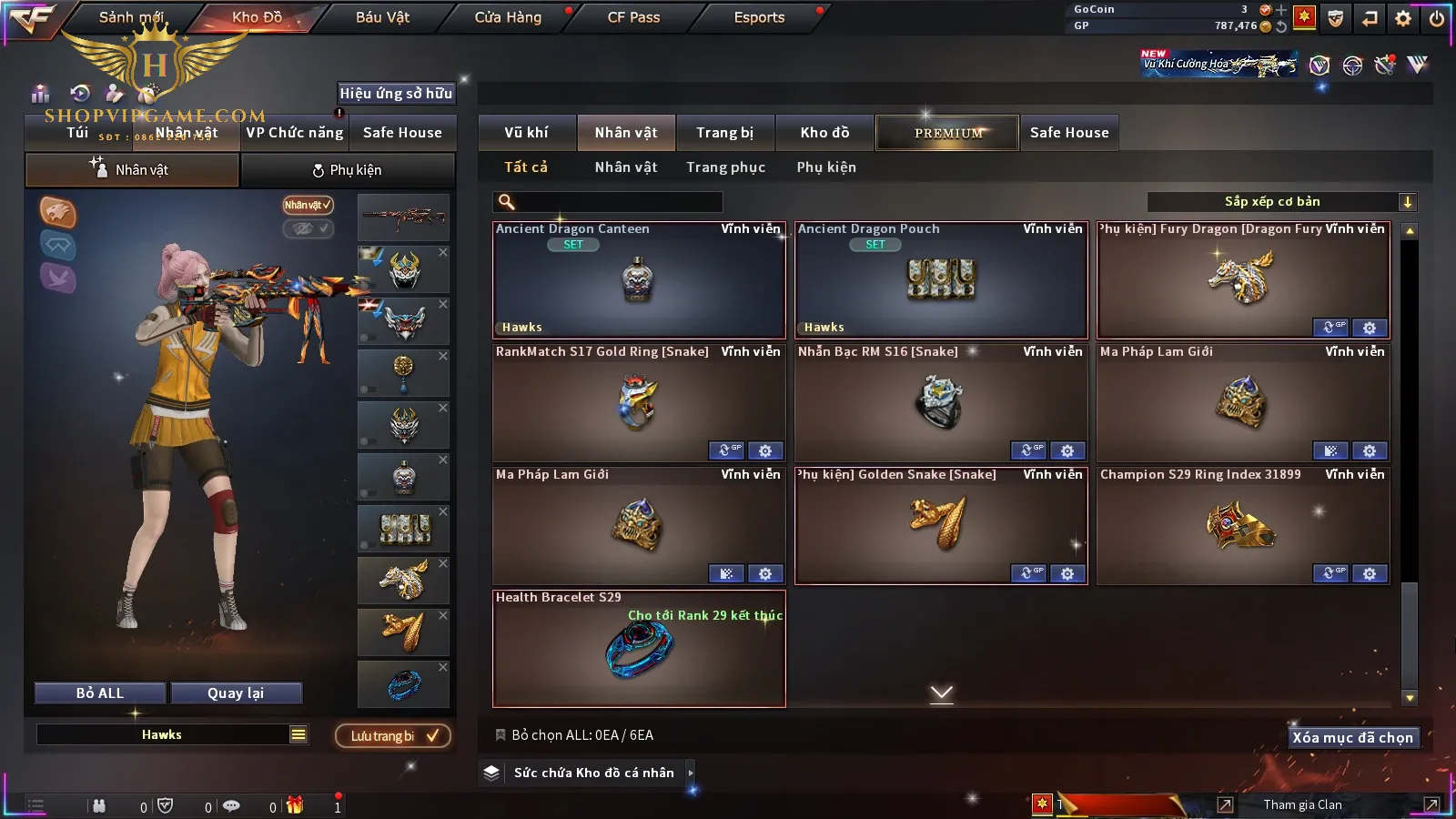Screen dimensions: 1456x819
Task: Select the Health Bracelet S29 item
Action: pos(639,649)
